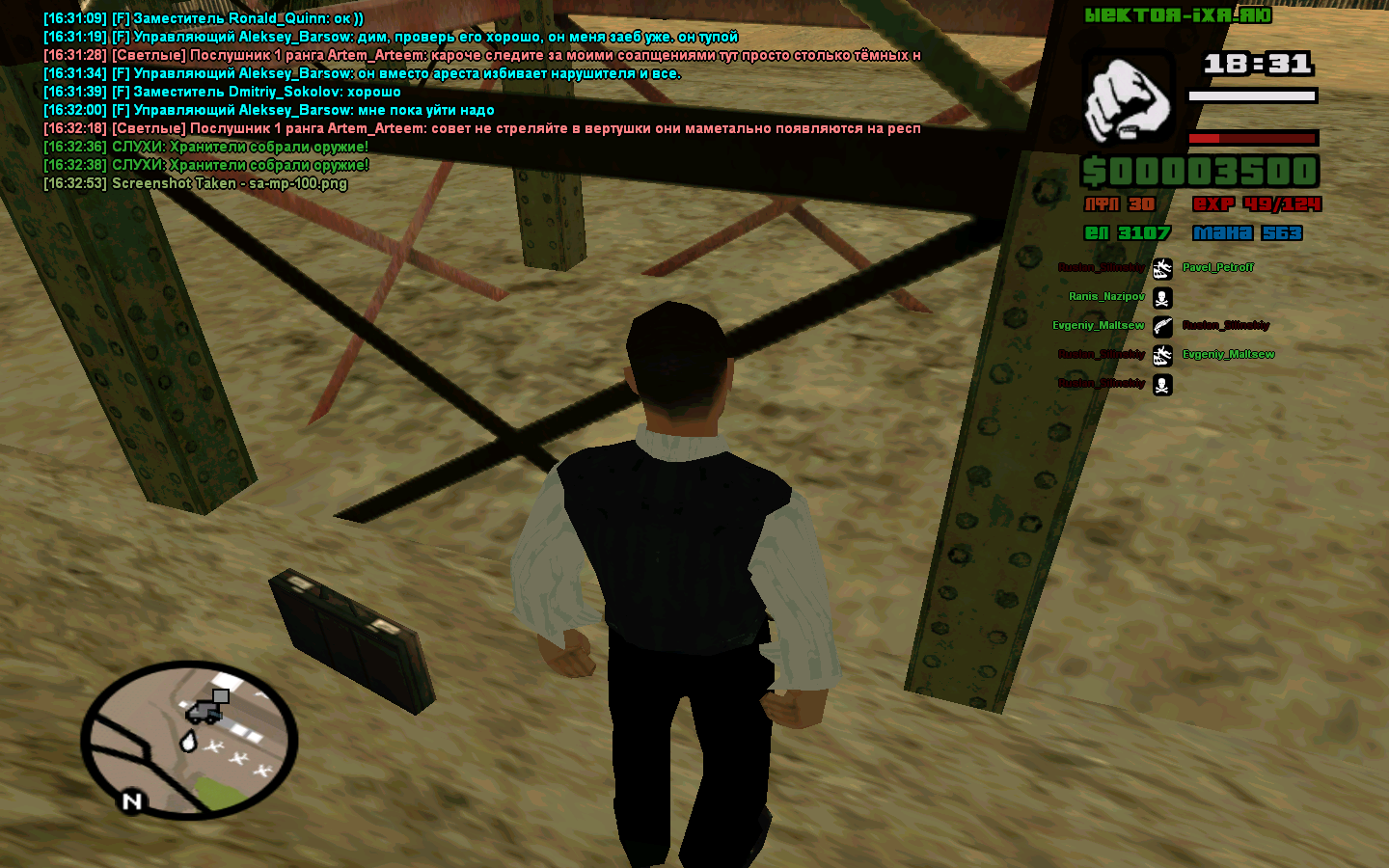
Task: Click the north indicator on the minimap
Action: (132, 800)
